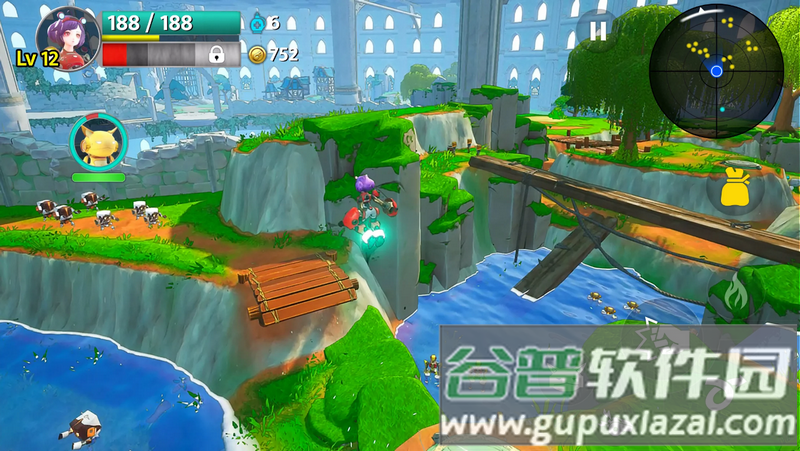This screenshot has width=800, height=451.
Task: Pause the game with the pause button
Action: coord(597,31)
